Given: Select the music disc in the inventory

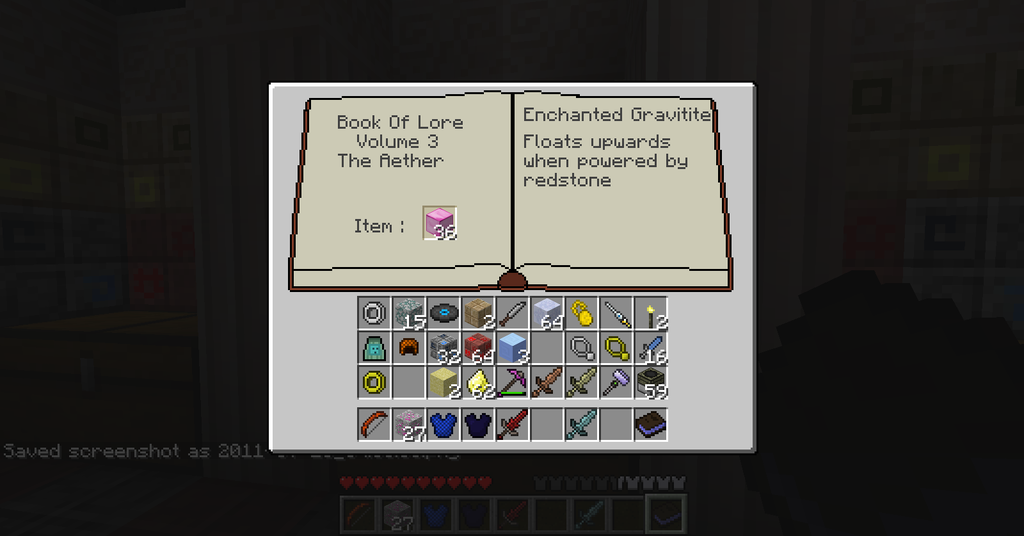Looking at the screenshot, I should pyautogui.click(x=443, y=313).
